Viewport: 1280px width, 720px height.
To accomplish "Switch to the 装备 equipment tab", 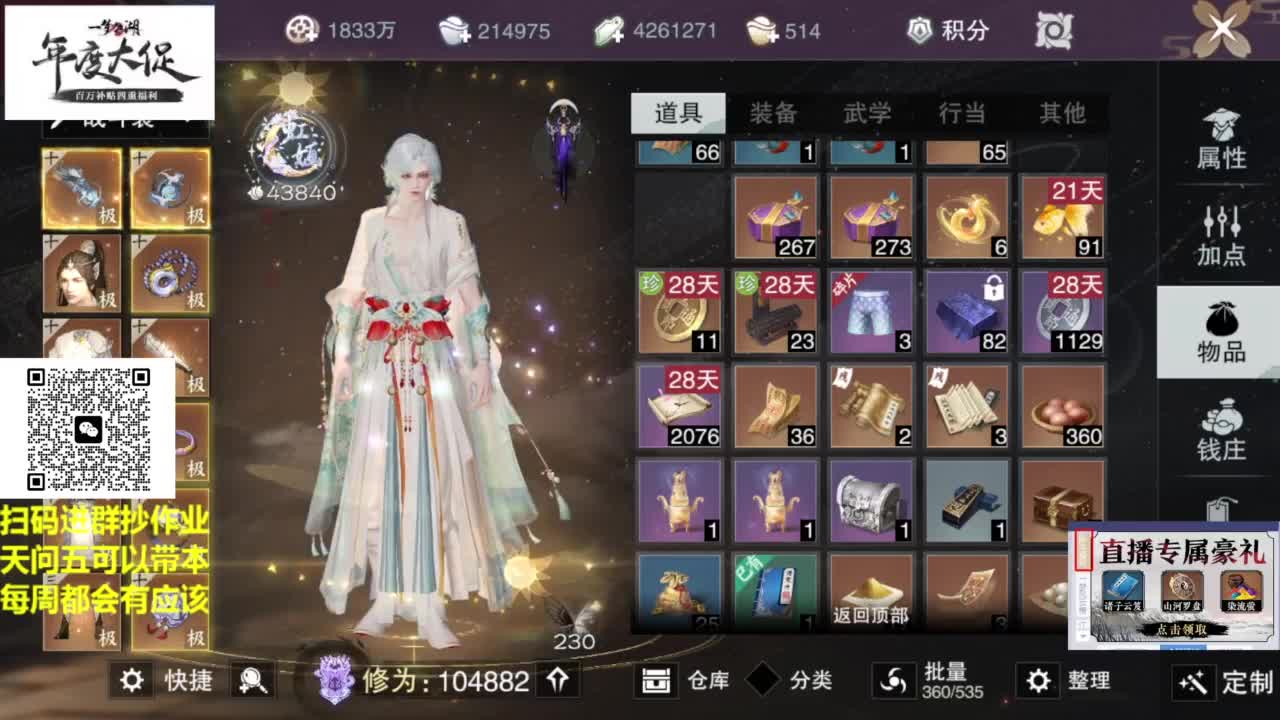I will pyautogui.click(x=775, y=115).
